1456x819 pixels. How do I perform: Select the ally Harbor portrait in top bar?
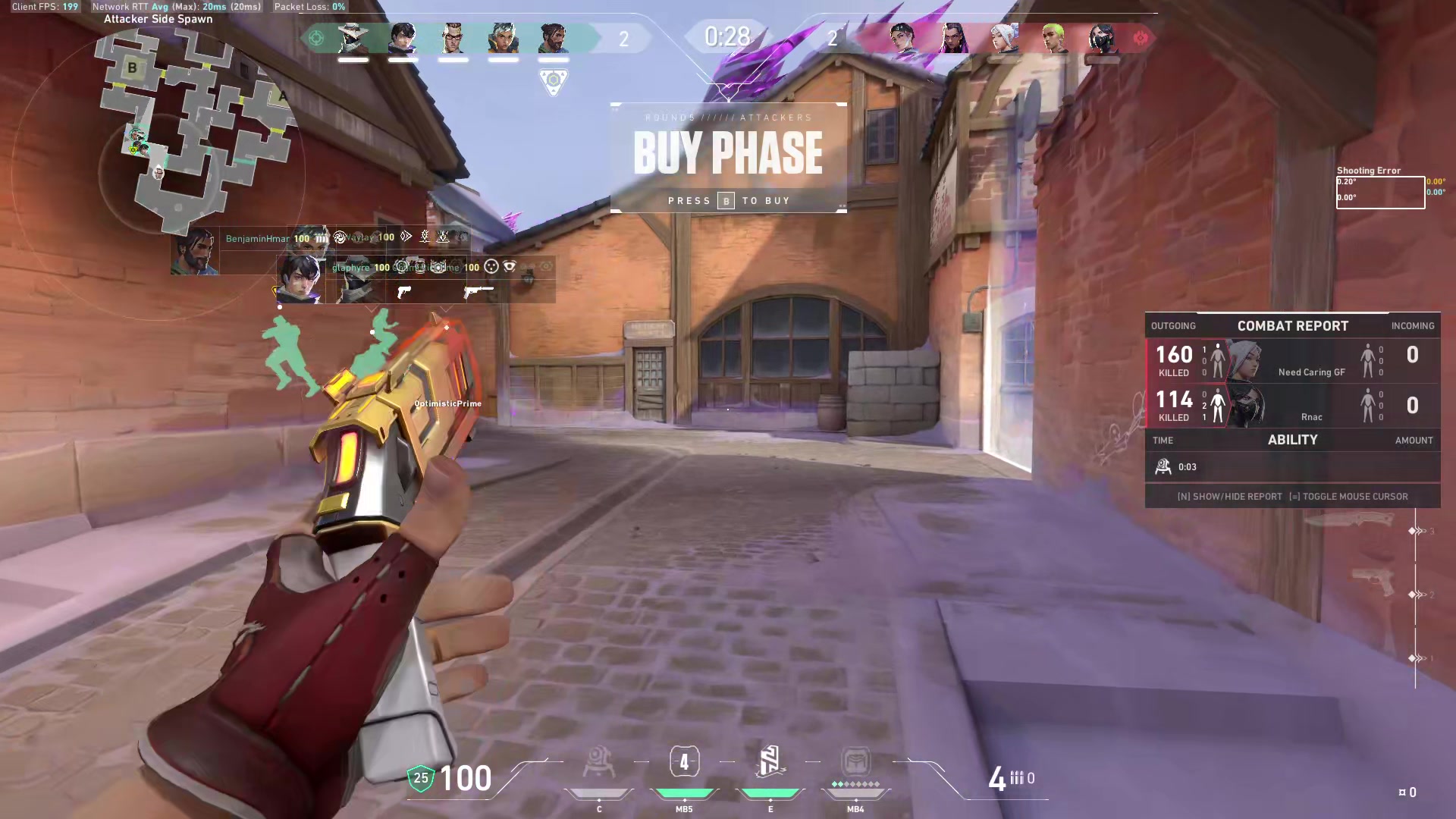[553, 38]
